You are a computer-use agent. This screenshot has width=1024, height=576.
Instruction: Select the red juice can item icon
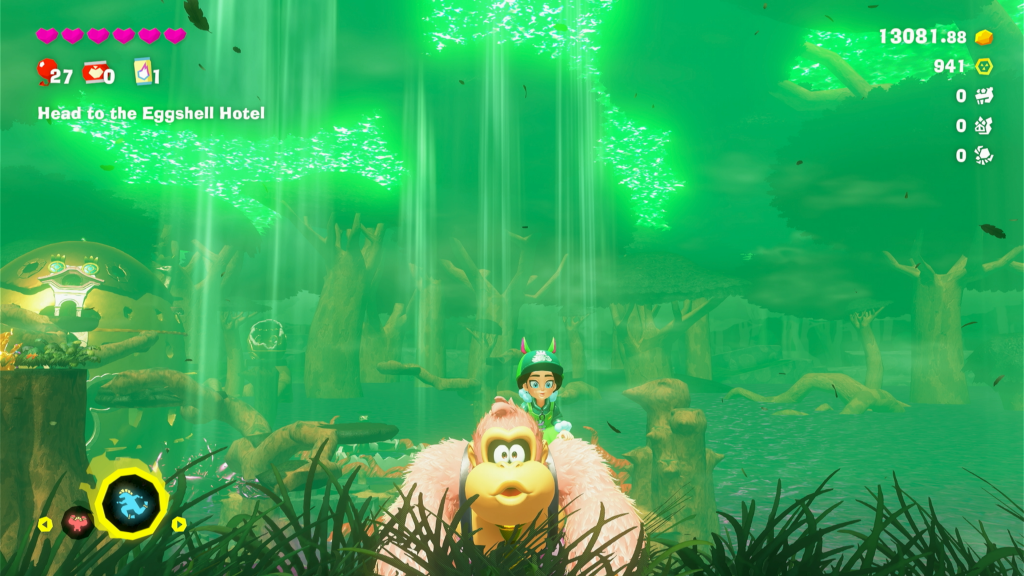(x=92, y=72)
